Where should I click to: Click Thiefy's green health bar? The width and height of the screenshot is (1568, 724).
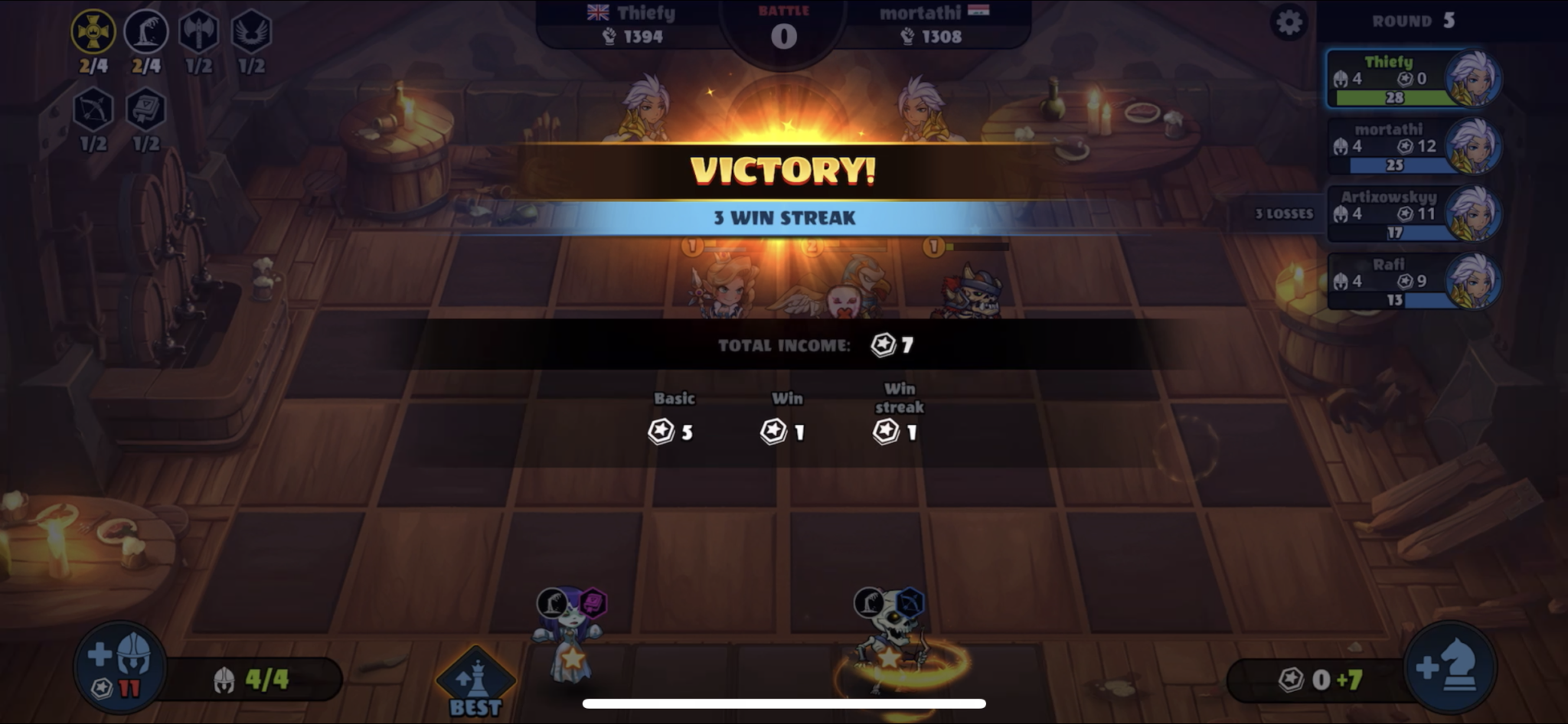point(1393,98)
